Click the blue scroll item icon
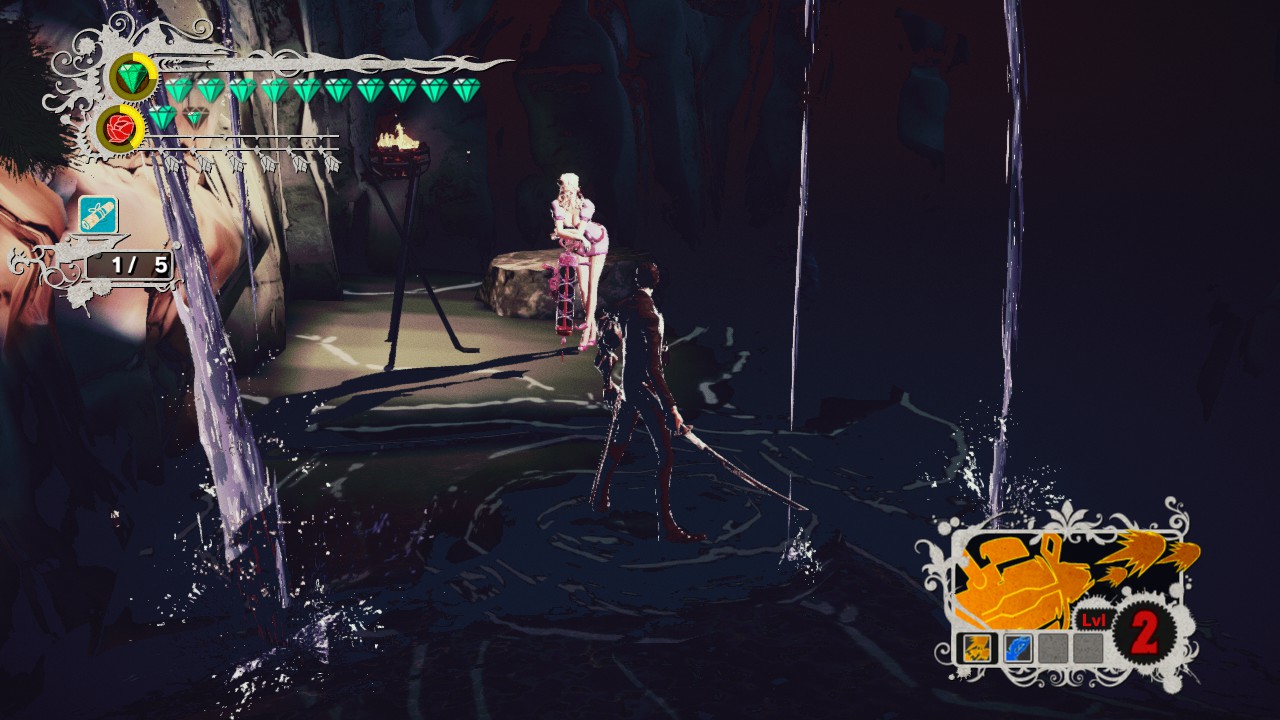 [x=98, y=214]
